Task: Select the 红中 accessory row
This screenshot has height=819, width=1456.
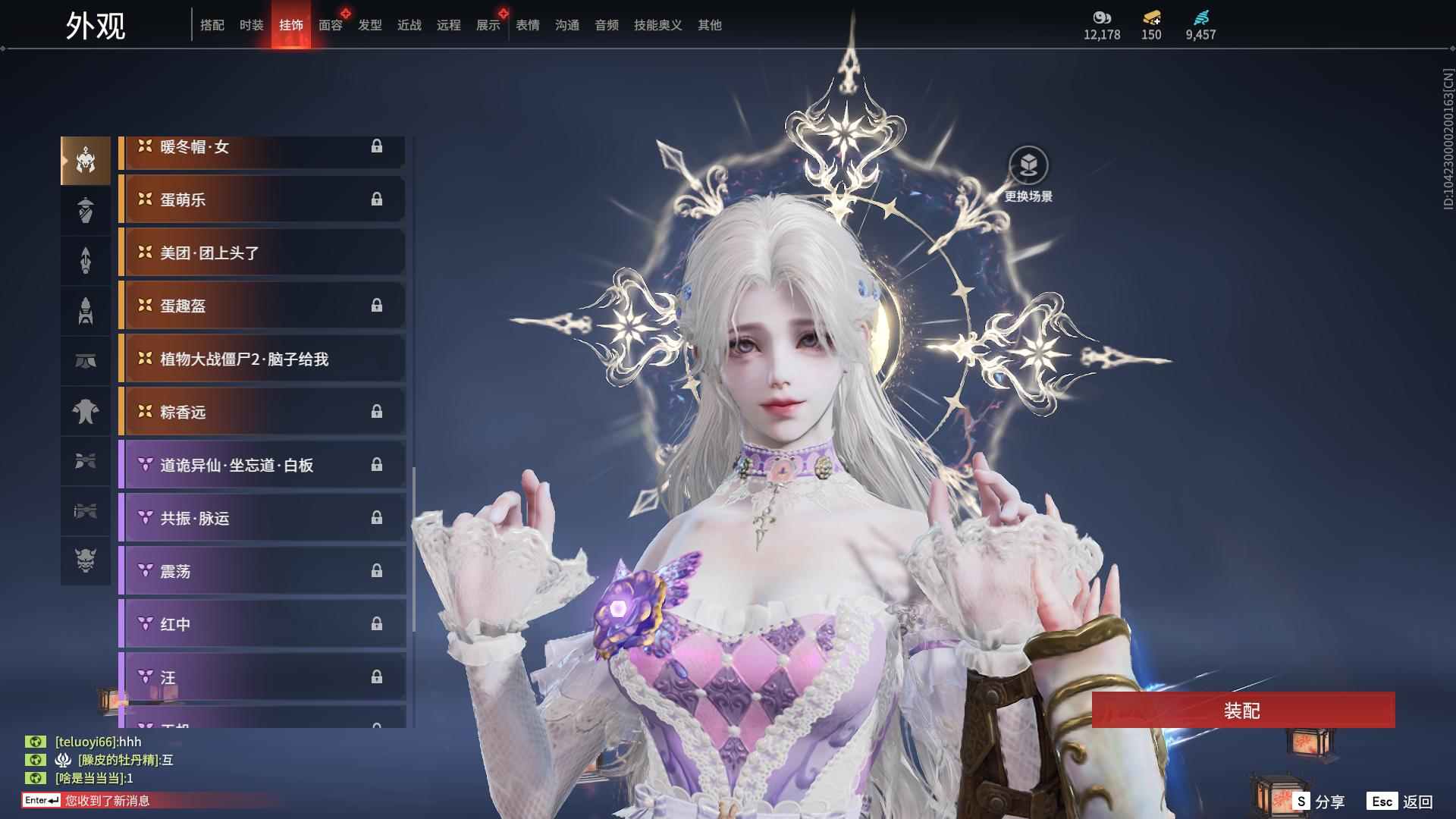Action: 262,624
